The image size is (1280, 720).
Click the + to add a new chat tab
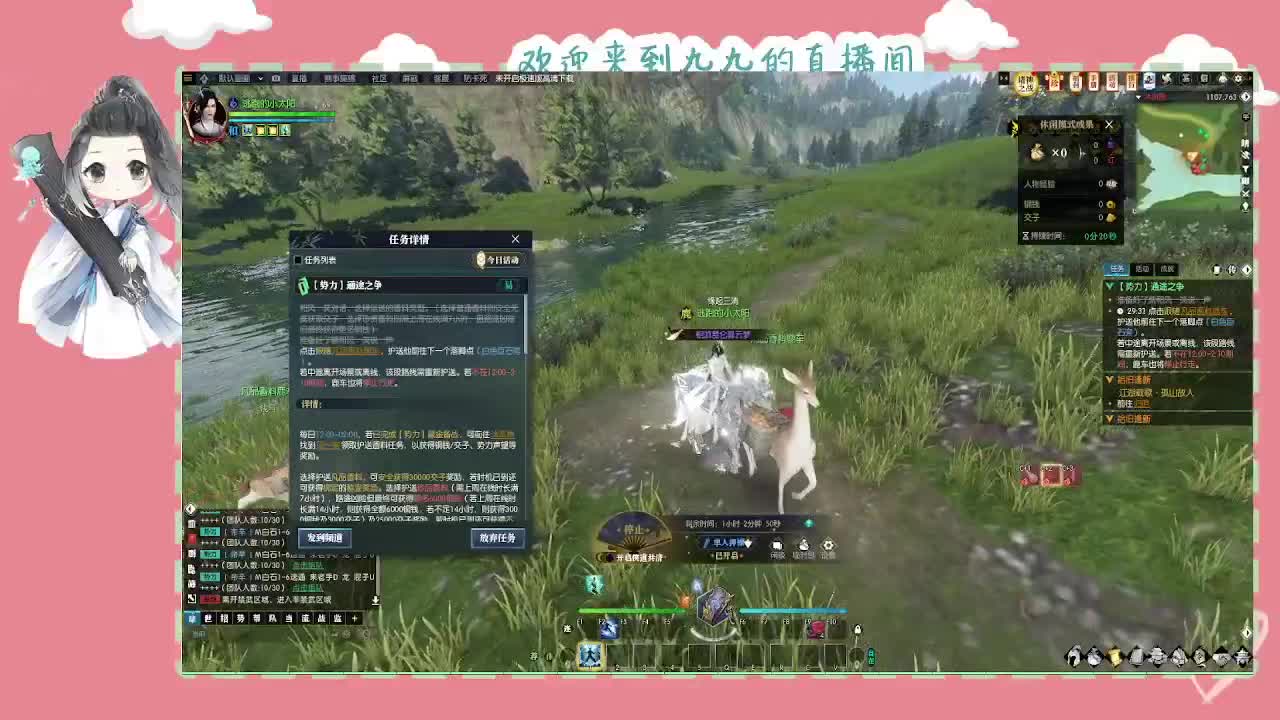tap(354, 618)
